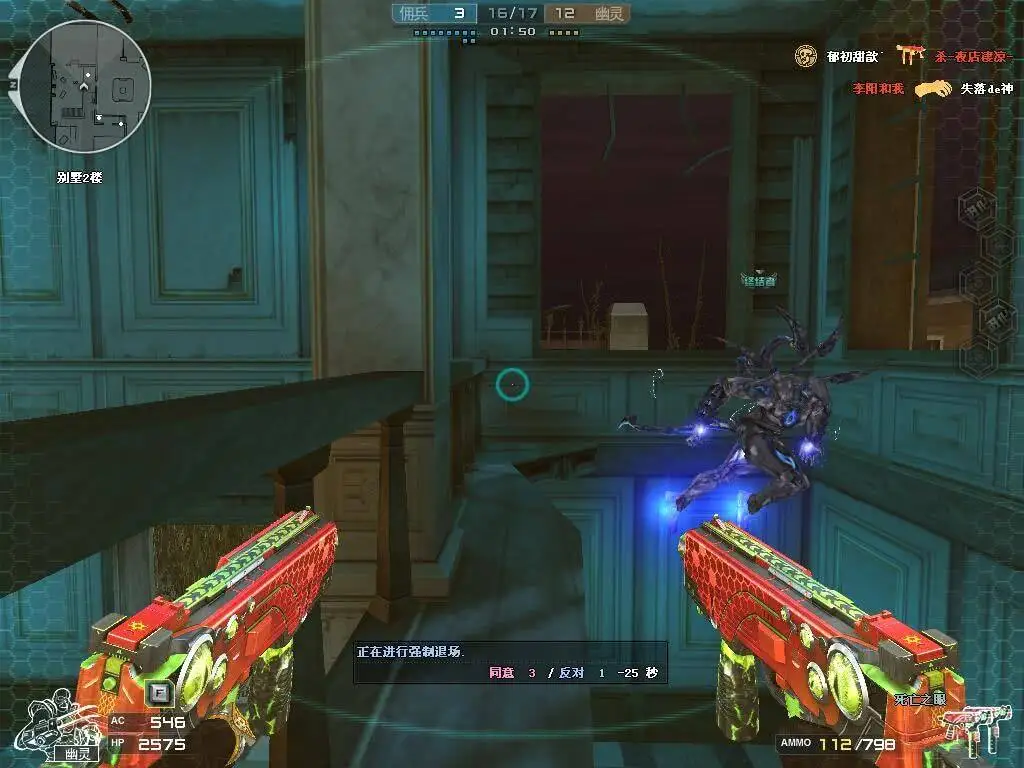The image size is (1024, 768).
Task: Vote 同意 in the kick vote panel
Action: tap(501, 673)
